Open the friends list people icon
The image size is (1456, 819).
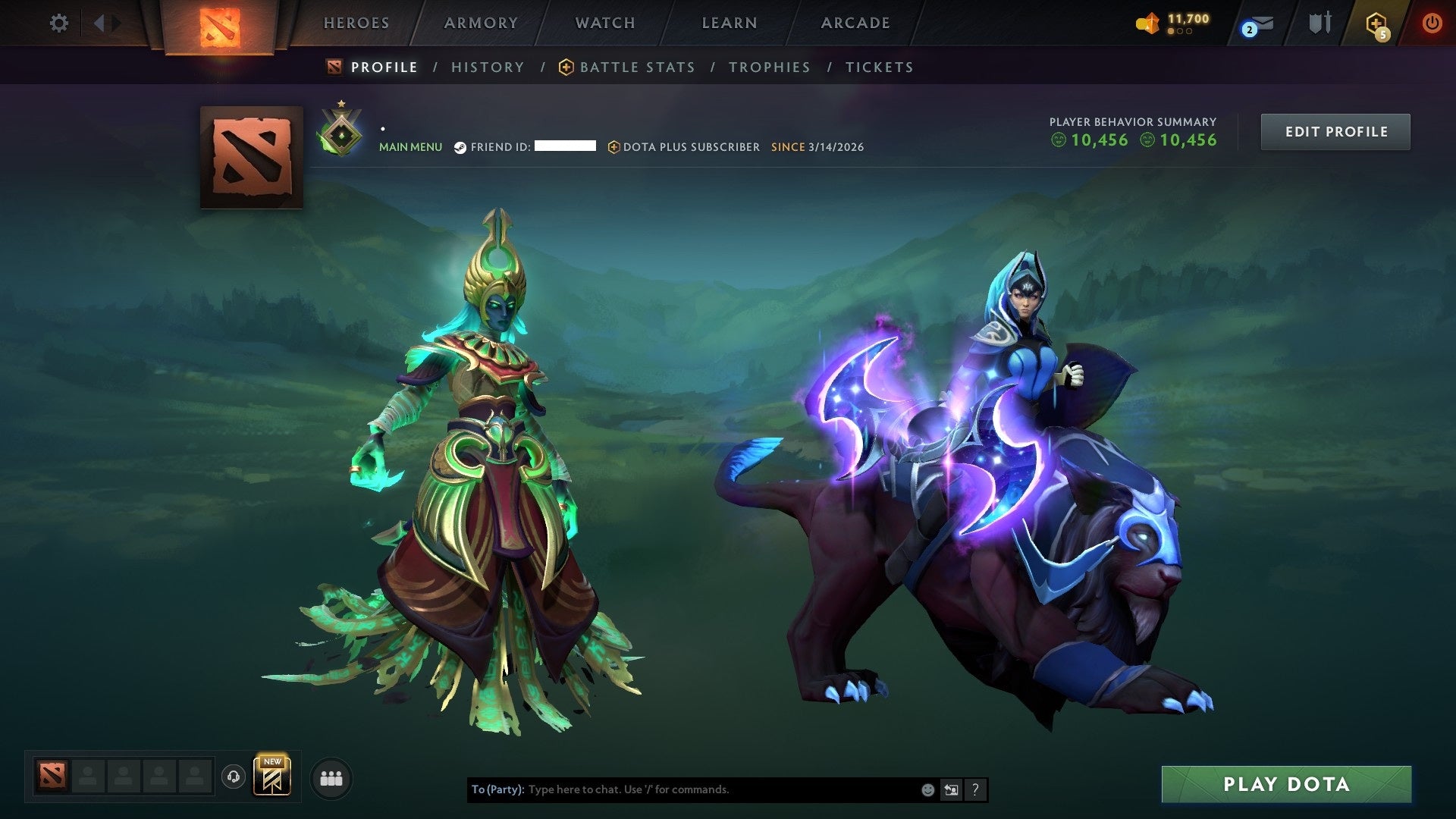[x=331, y=777]
